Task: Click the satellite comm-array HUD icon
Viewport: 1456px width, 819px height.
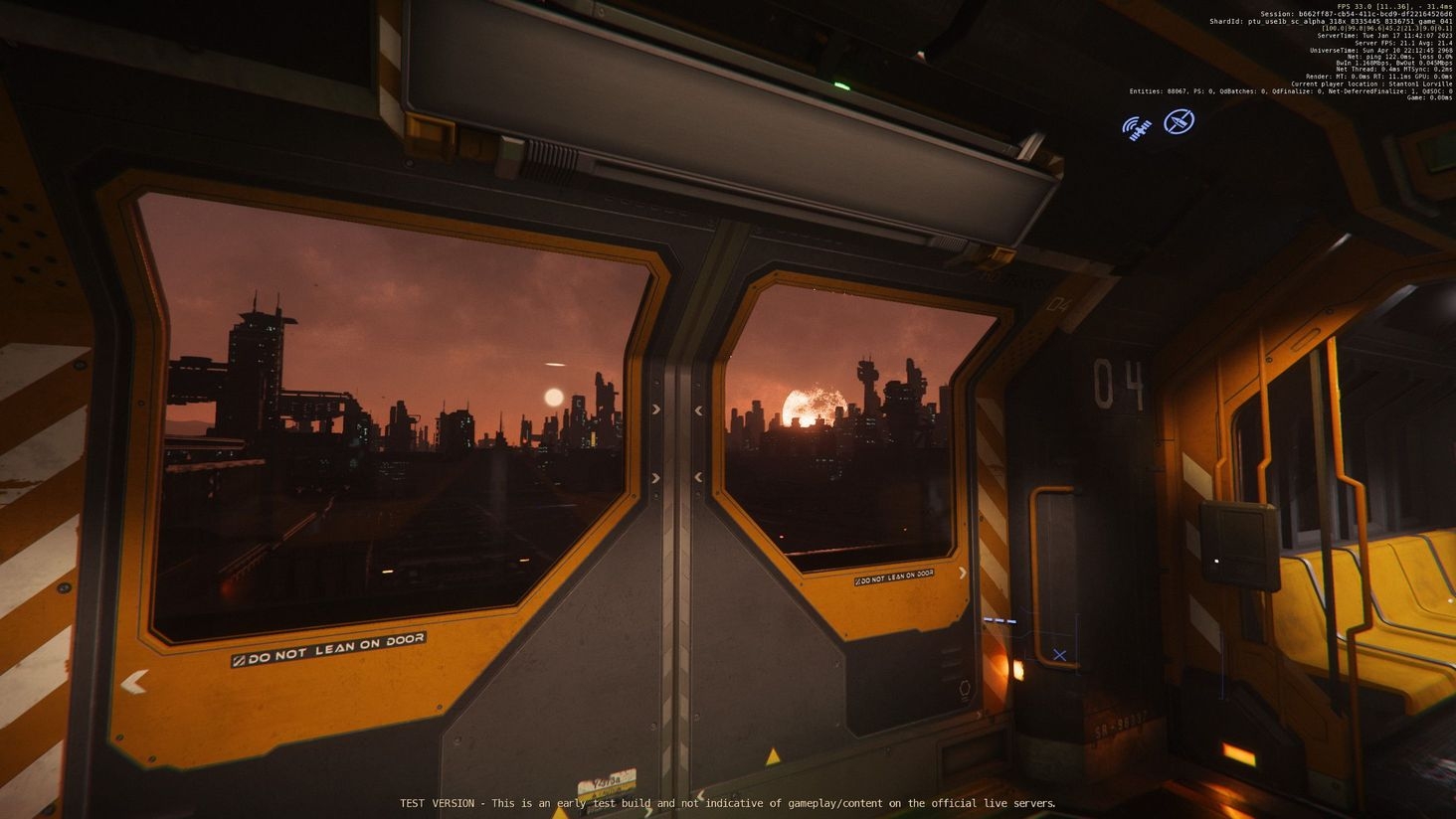Action: (x=1137, y=127)
